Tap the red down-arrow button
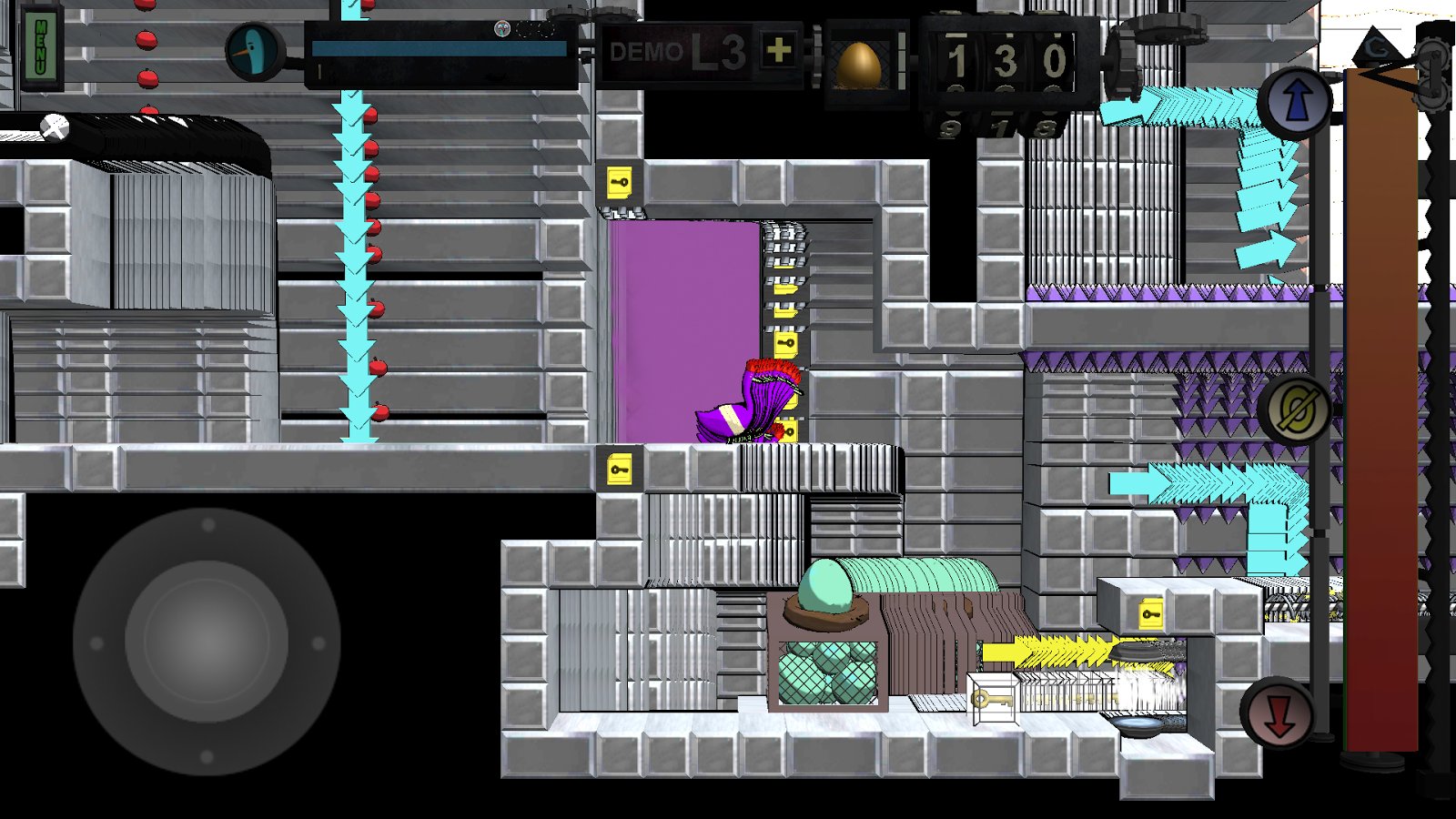The image size is (1456, 819). click(1278, 714)
